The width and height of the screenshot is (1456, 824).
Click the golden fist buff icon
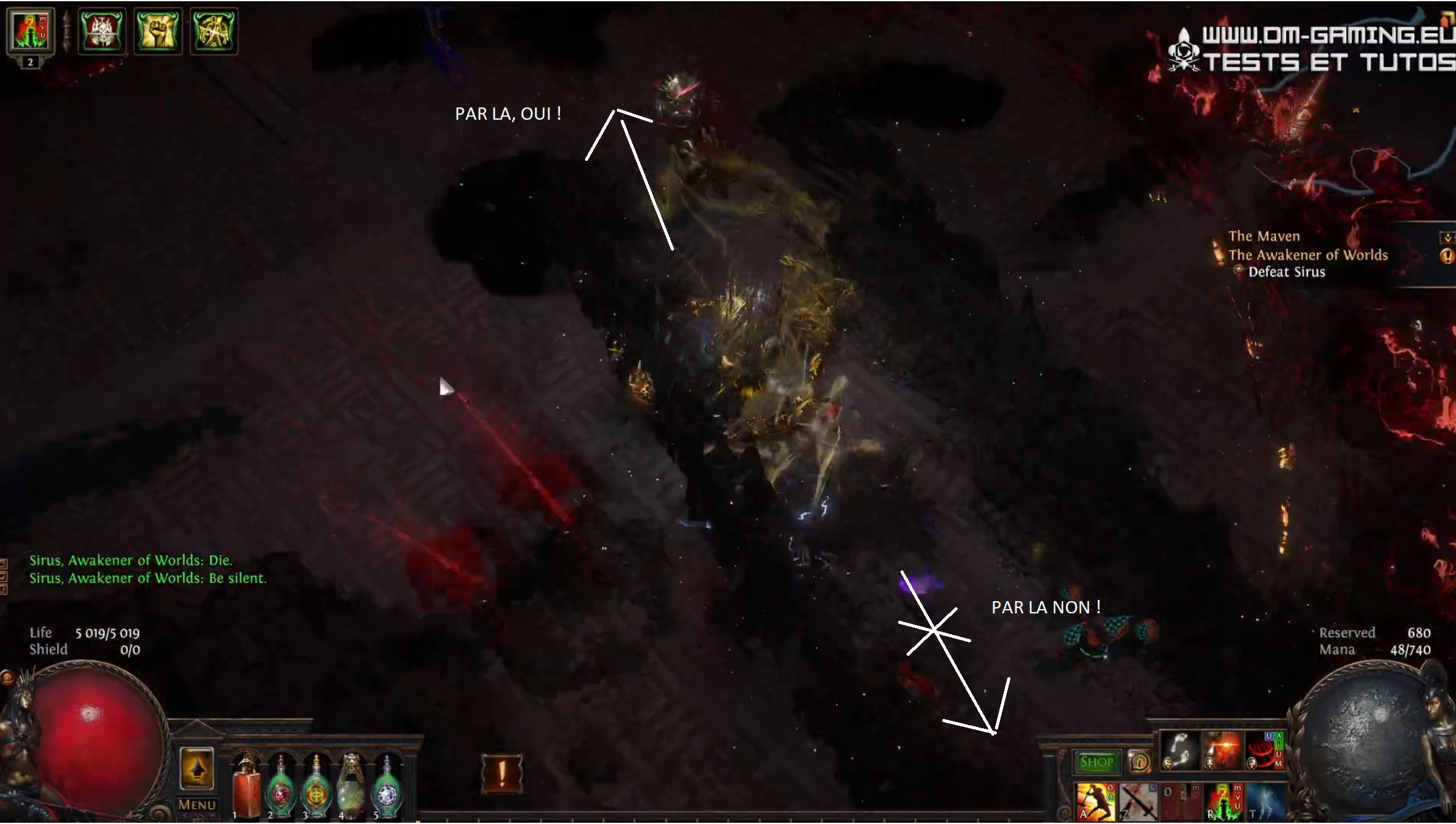(157, 31)
